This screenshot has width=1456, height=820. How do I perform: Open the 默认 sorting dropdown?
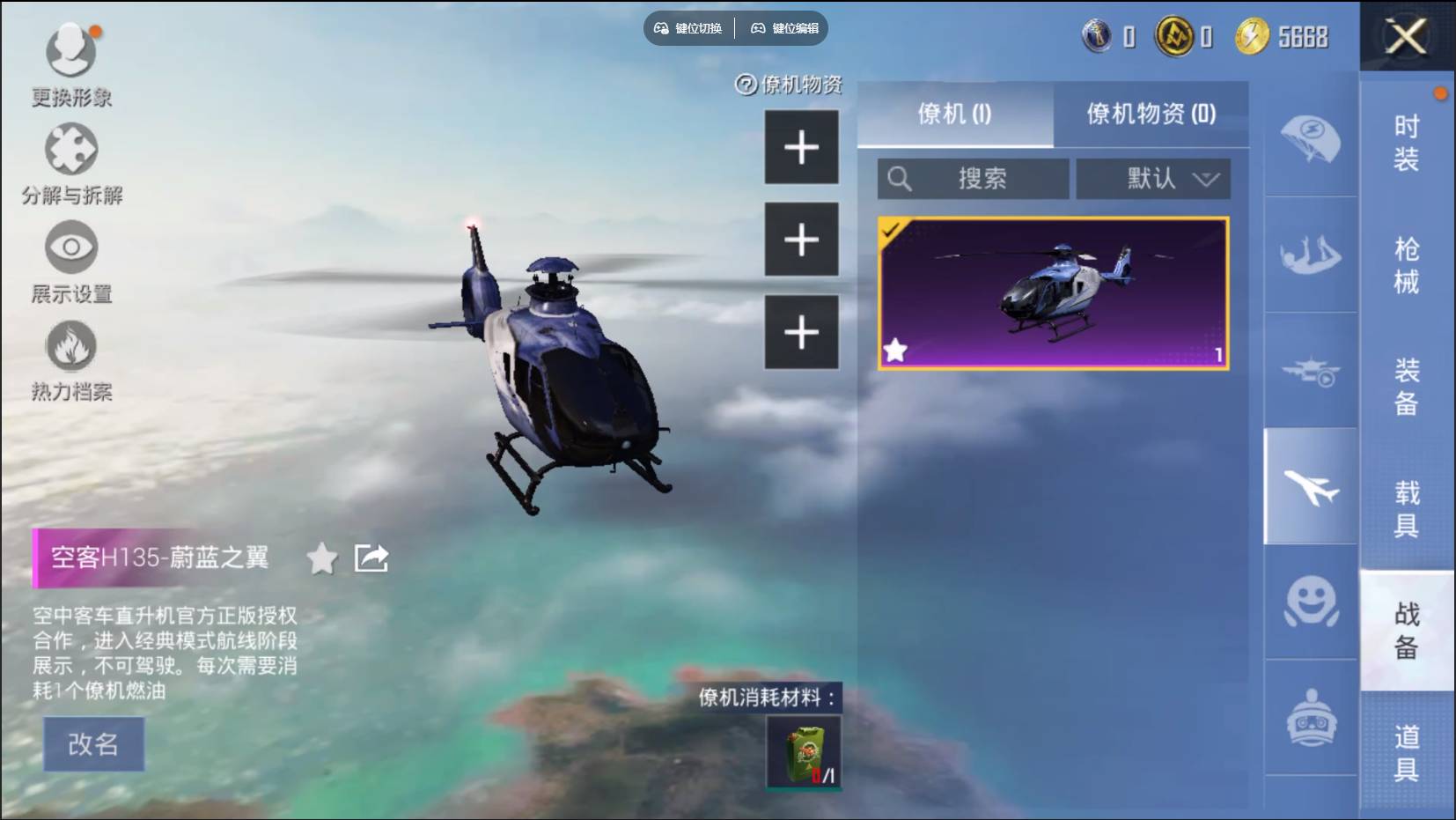(1153, 179)
